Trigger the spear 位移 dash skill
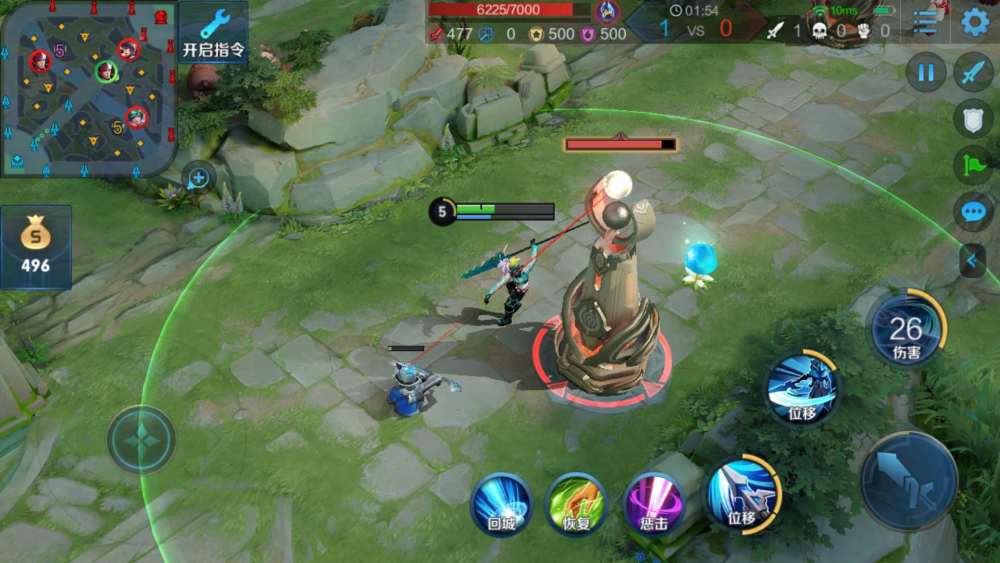 pyautogui.click(x=743, y=494)
